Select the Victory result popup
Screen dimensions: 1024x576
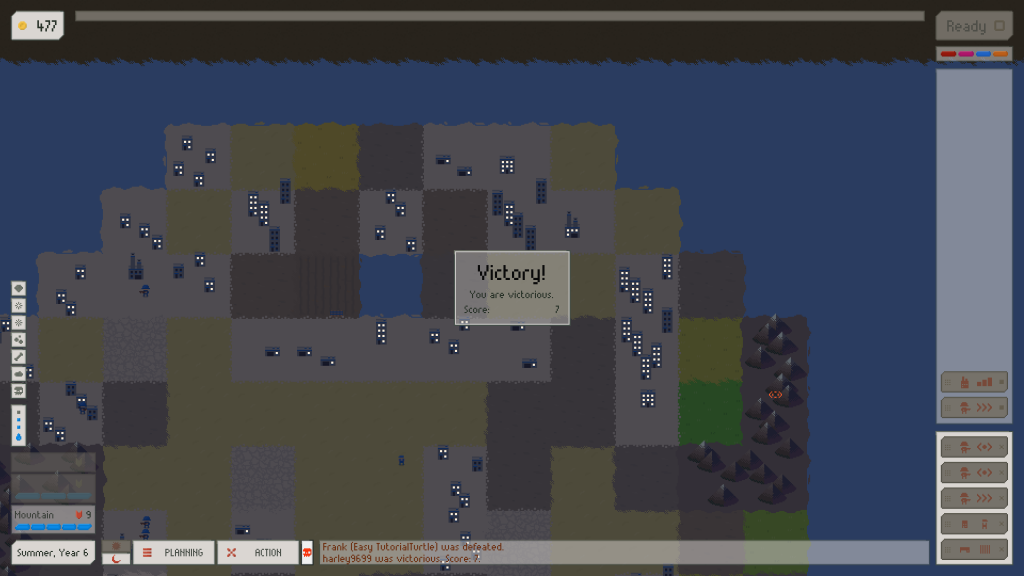(x=512, y=287)
